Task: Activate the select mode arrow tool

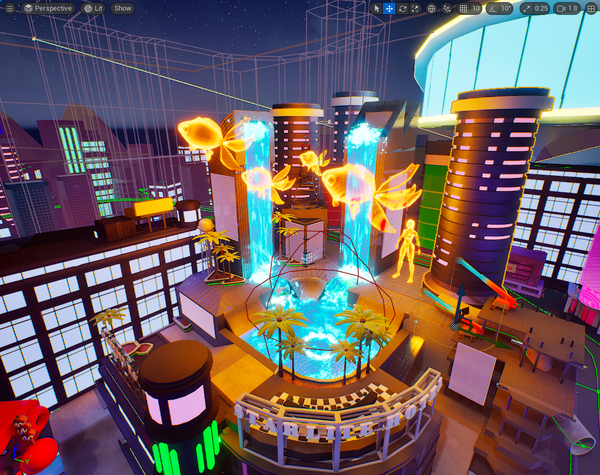Action: pyautogui.click(x=377, y=8)
